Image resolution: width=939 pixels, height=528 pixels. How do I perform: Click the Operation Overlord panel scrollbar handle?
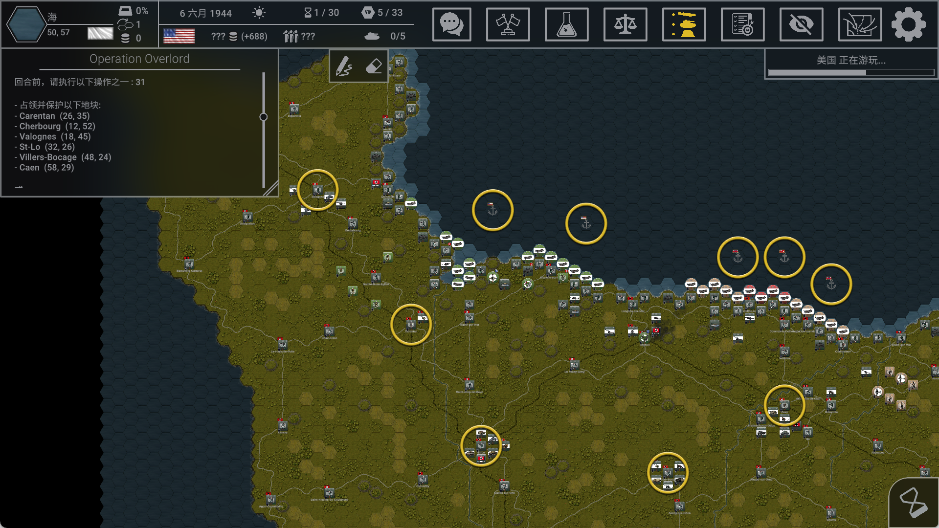pos(264,117)
